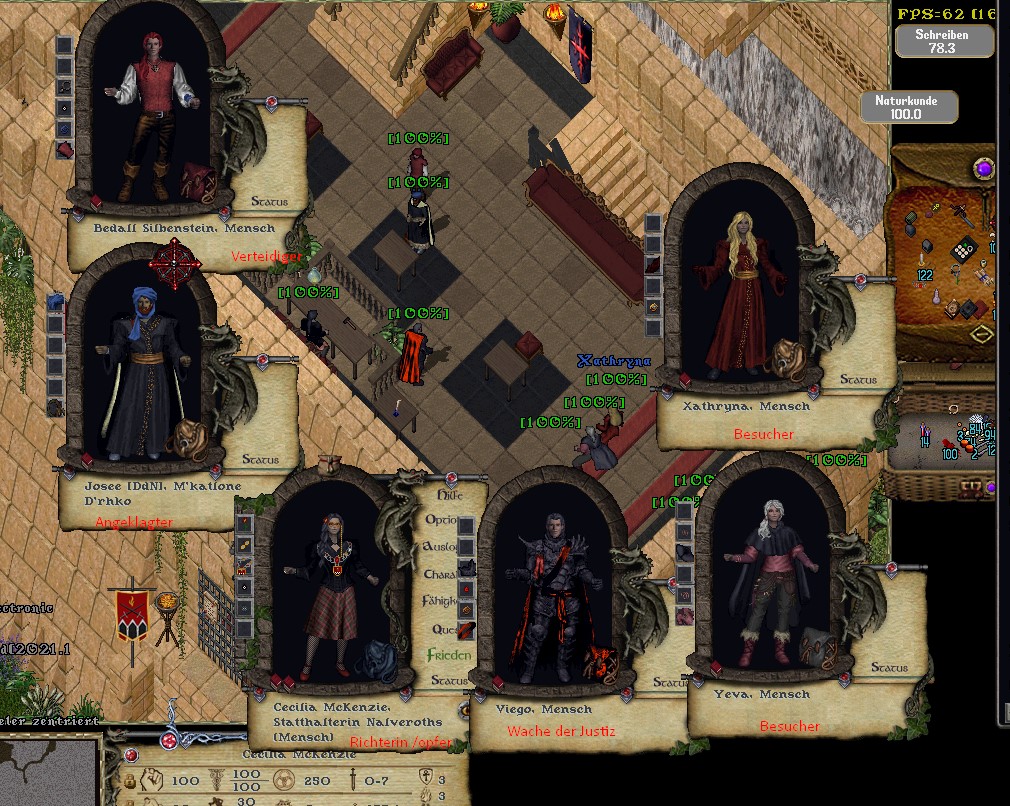The image size is (1010, 806).
Task: Open Status on Cecilia McKenzie's paperdoll
Action: click(x=449, y=681)
